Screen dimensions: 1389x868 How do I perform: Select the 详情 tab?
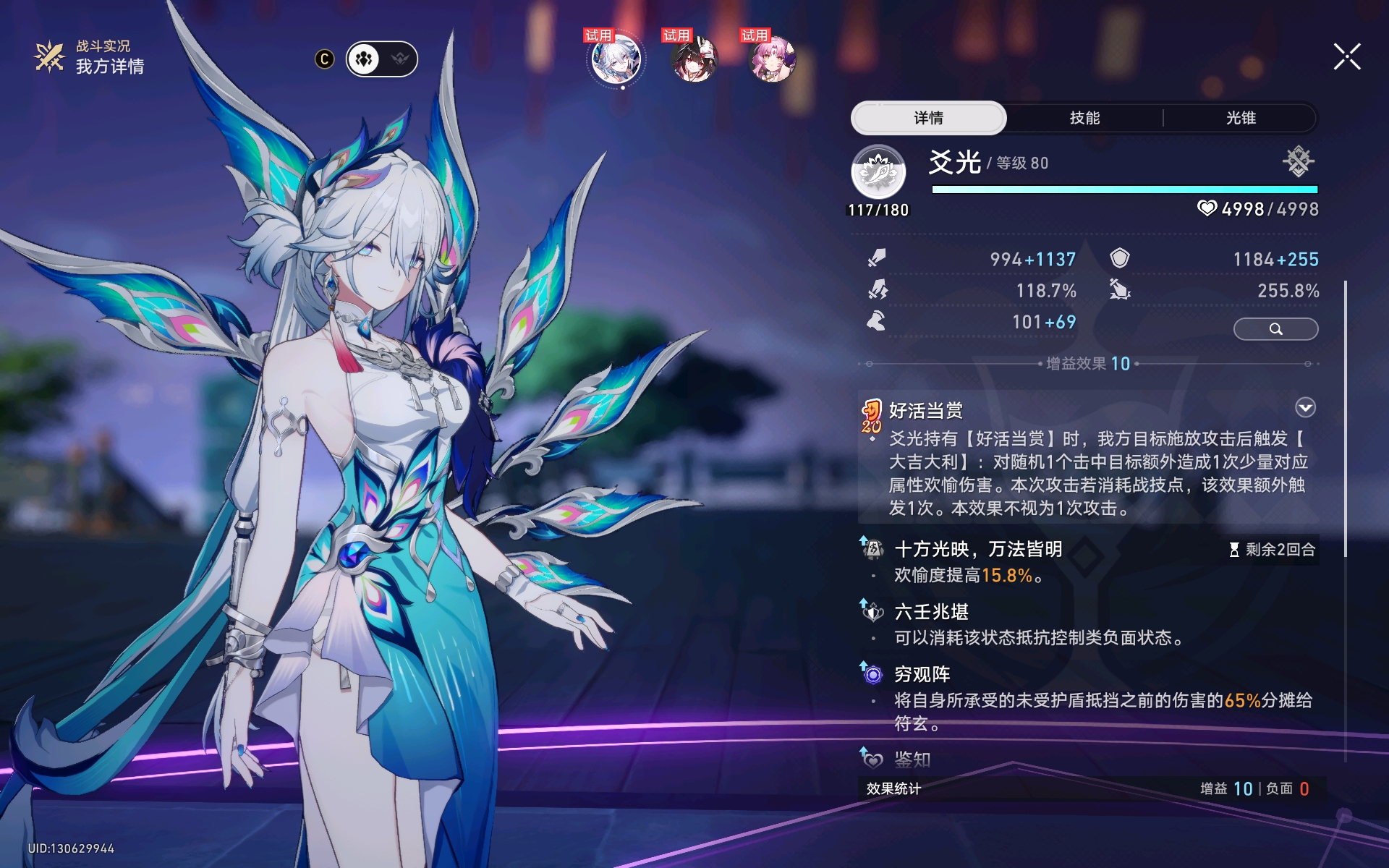point(928,118)
